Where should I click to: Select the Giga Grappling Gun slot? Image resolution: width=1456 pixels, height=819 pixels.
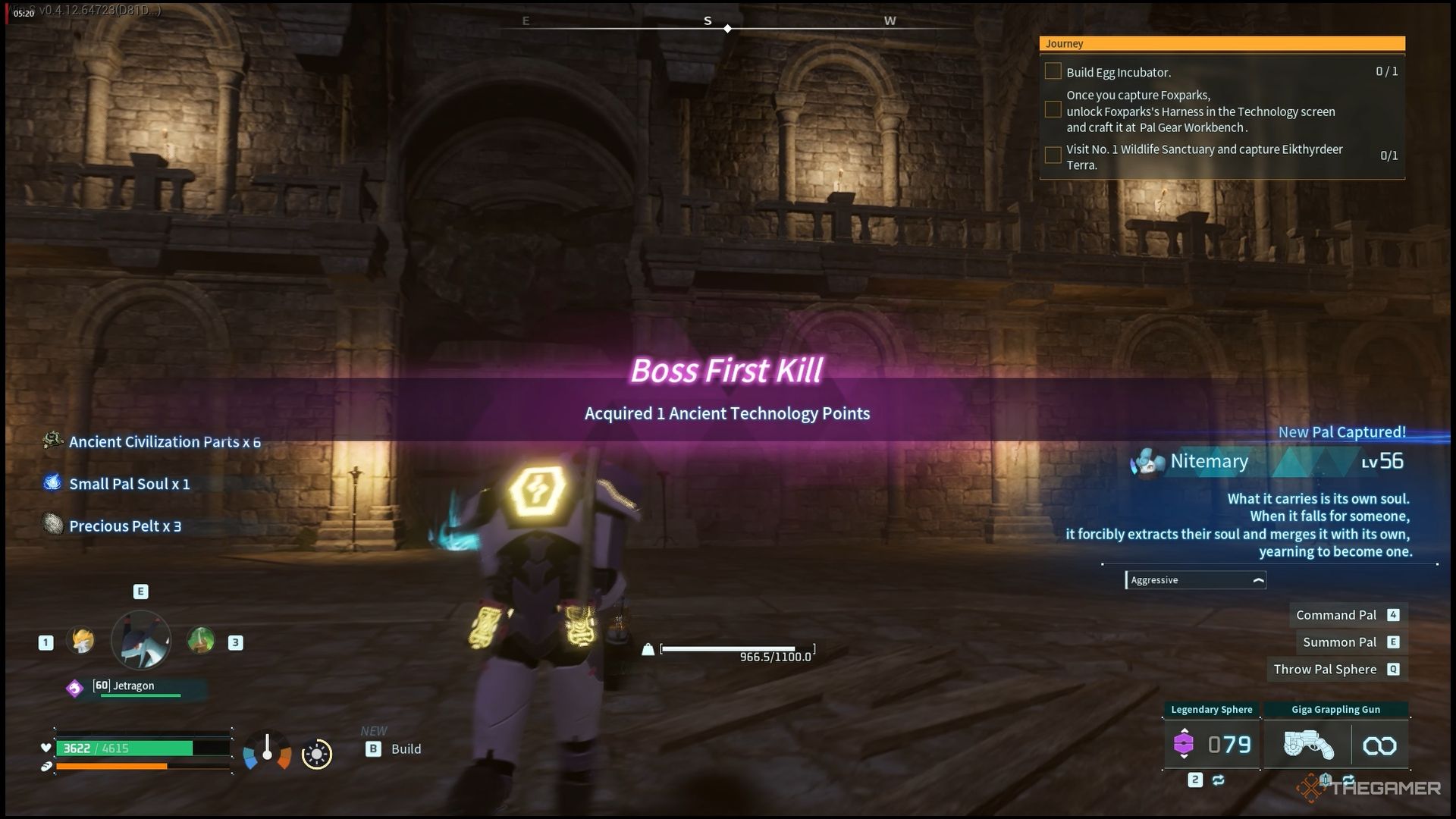click(1335, 745)
